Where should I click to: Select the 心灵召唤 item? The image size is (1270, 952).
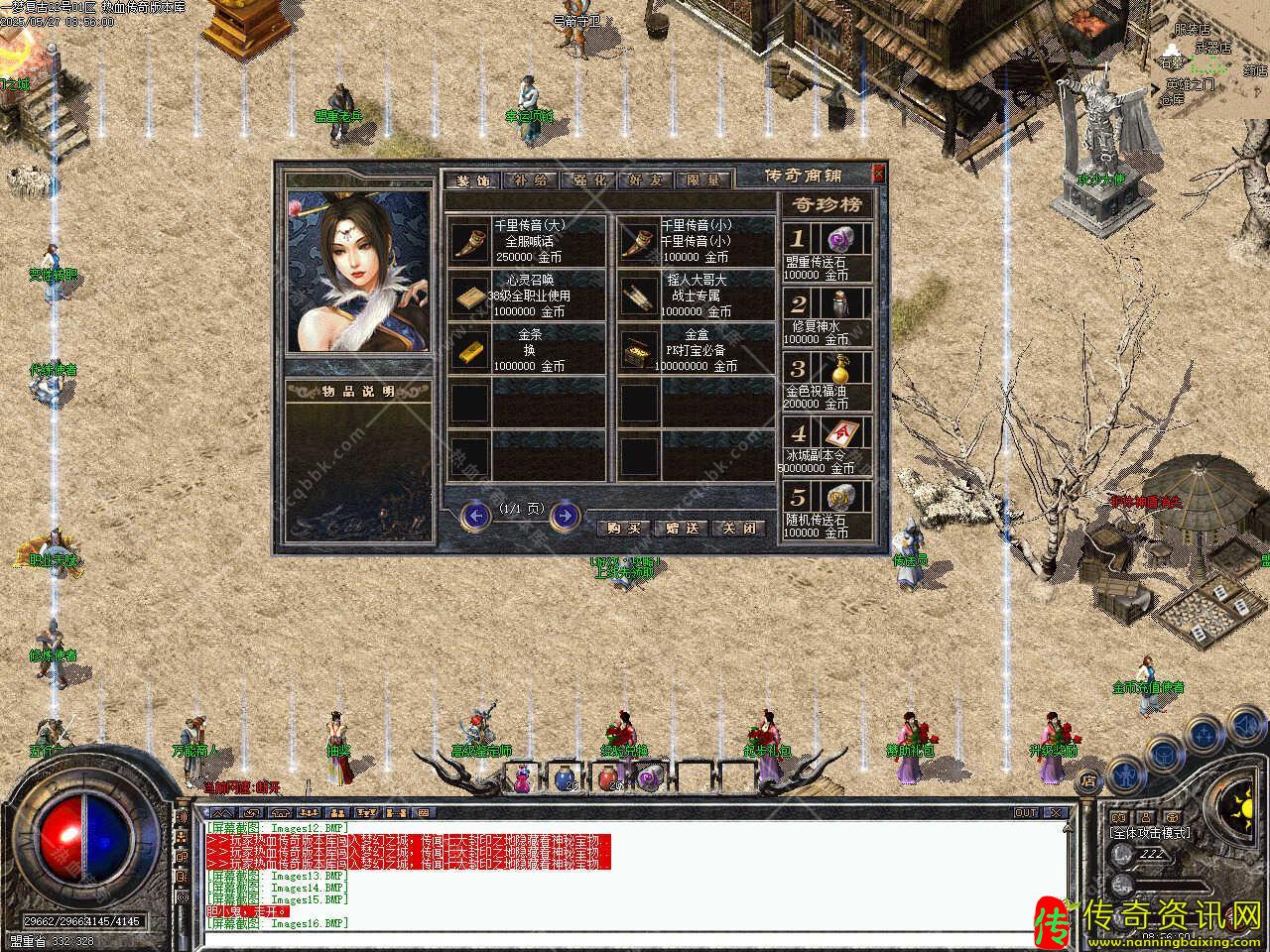pyautogui.click(x=468, y=296)
